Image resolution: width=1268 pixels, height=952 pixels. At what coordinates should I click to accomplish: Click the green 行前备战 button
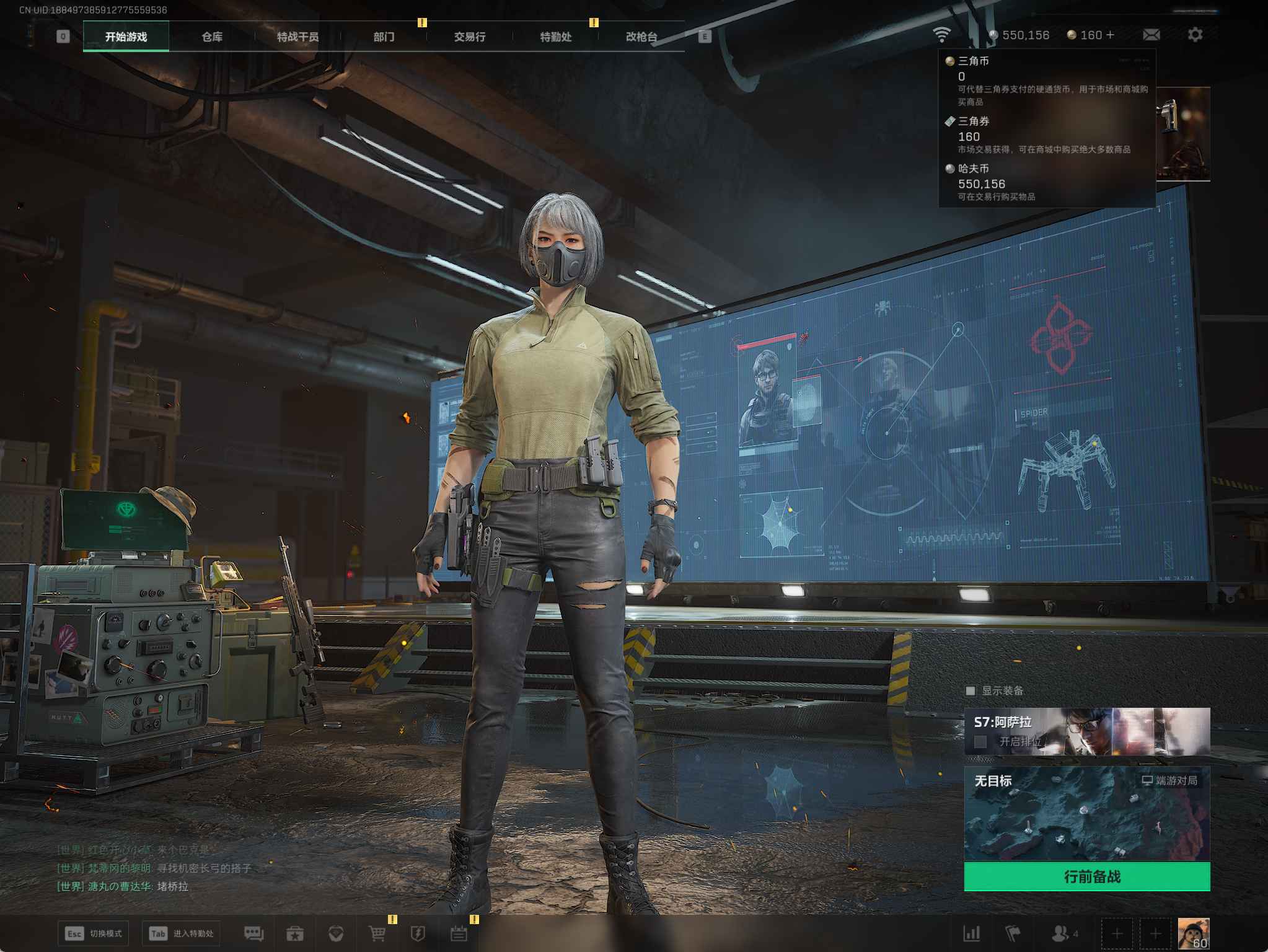point(1086,876)
